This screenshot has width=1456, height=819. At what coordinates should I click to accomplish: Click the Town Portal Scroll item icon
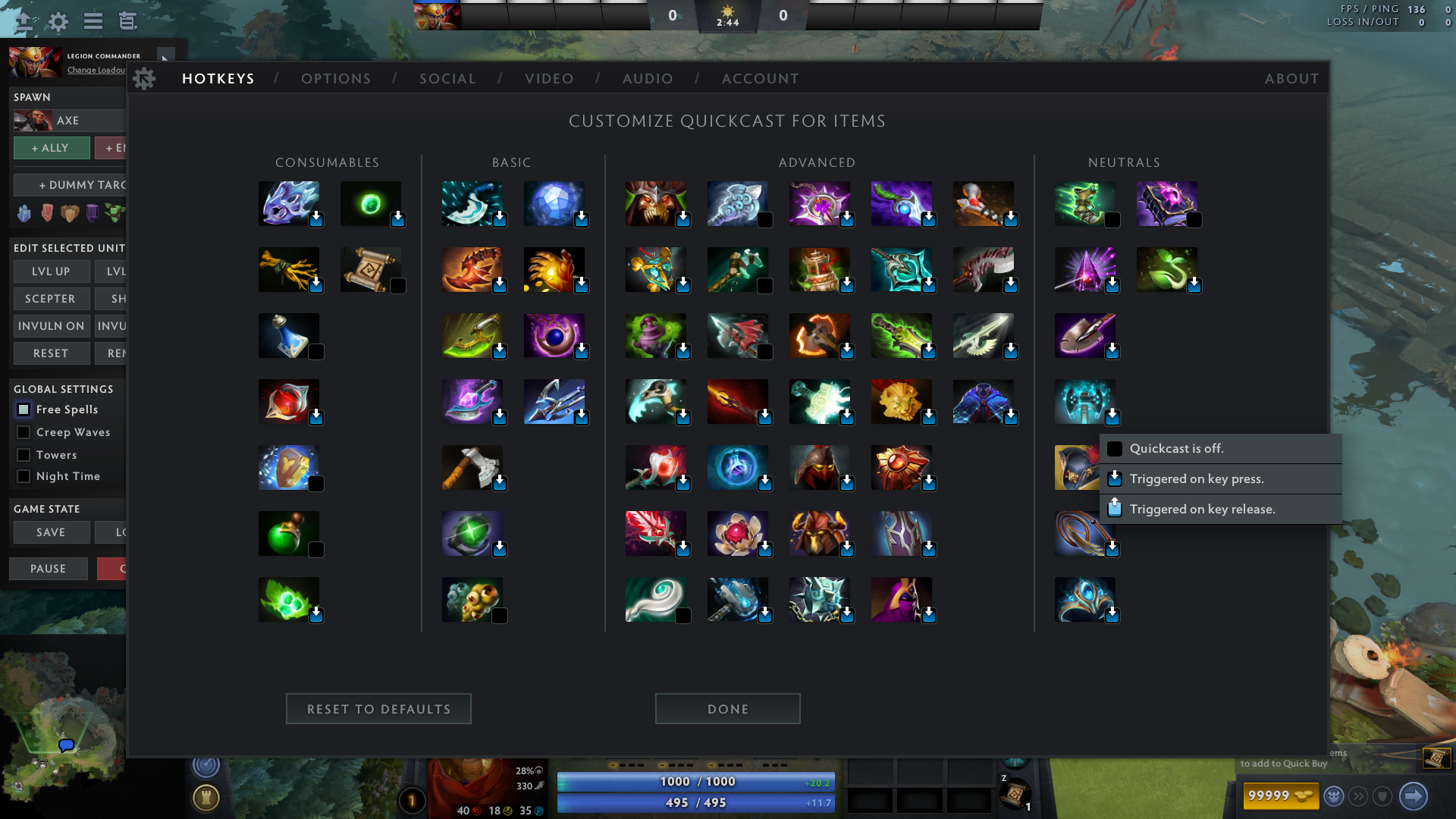pos(371,269)
